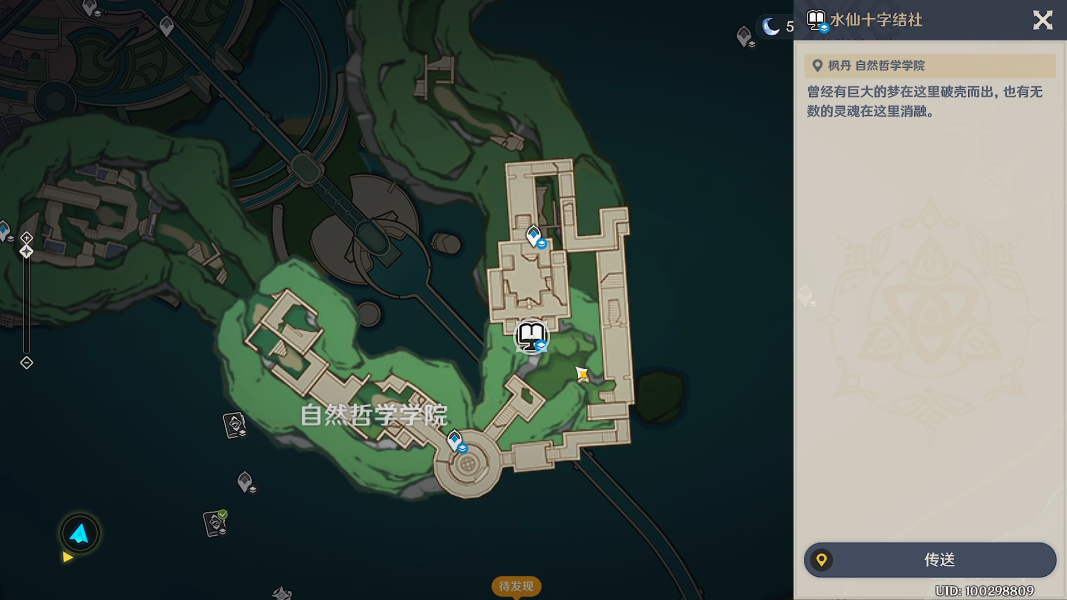This screenshot has height=600, width=1067.
Task: Close the 水仙十字结社 info panel
Action: click(1042, 20)
